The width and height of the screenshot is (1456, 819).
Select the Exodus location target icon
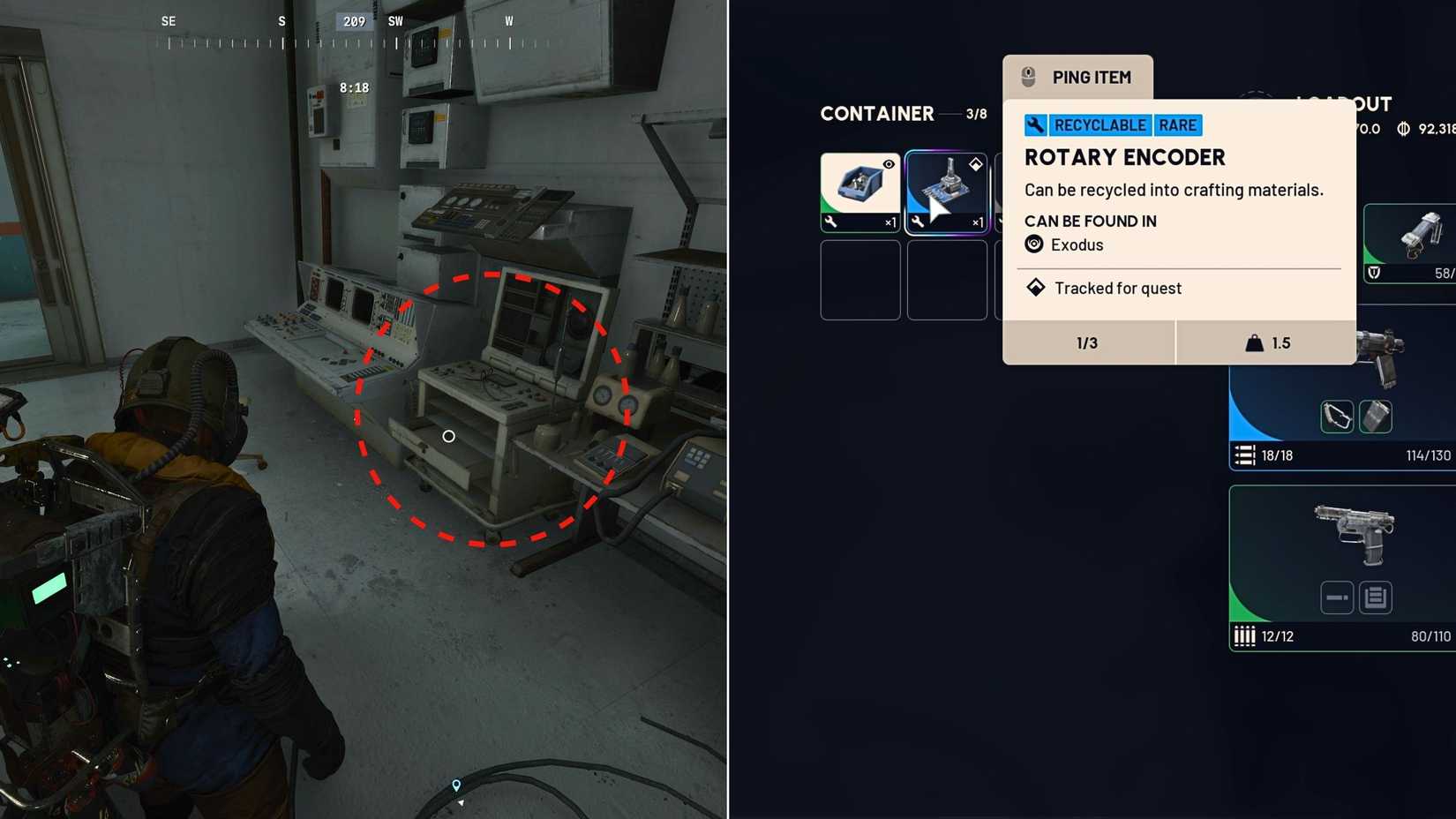1033,244
